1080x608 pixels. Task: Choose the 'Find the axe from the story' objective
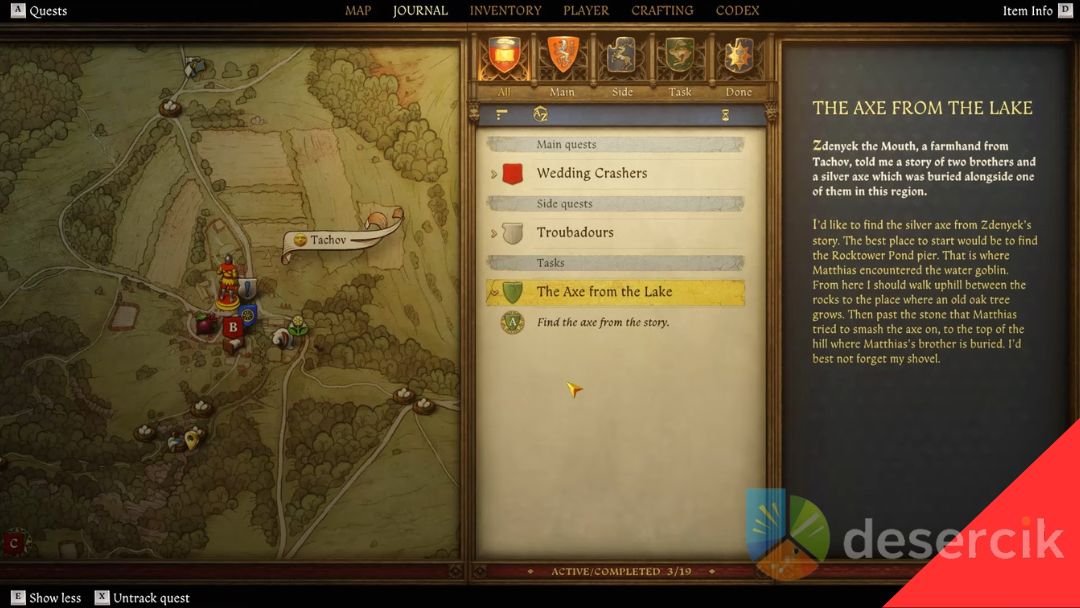[x=602, y=323]
